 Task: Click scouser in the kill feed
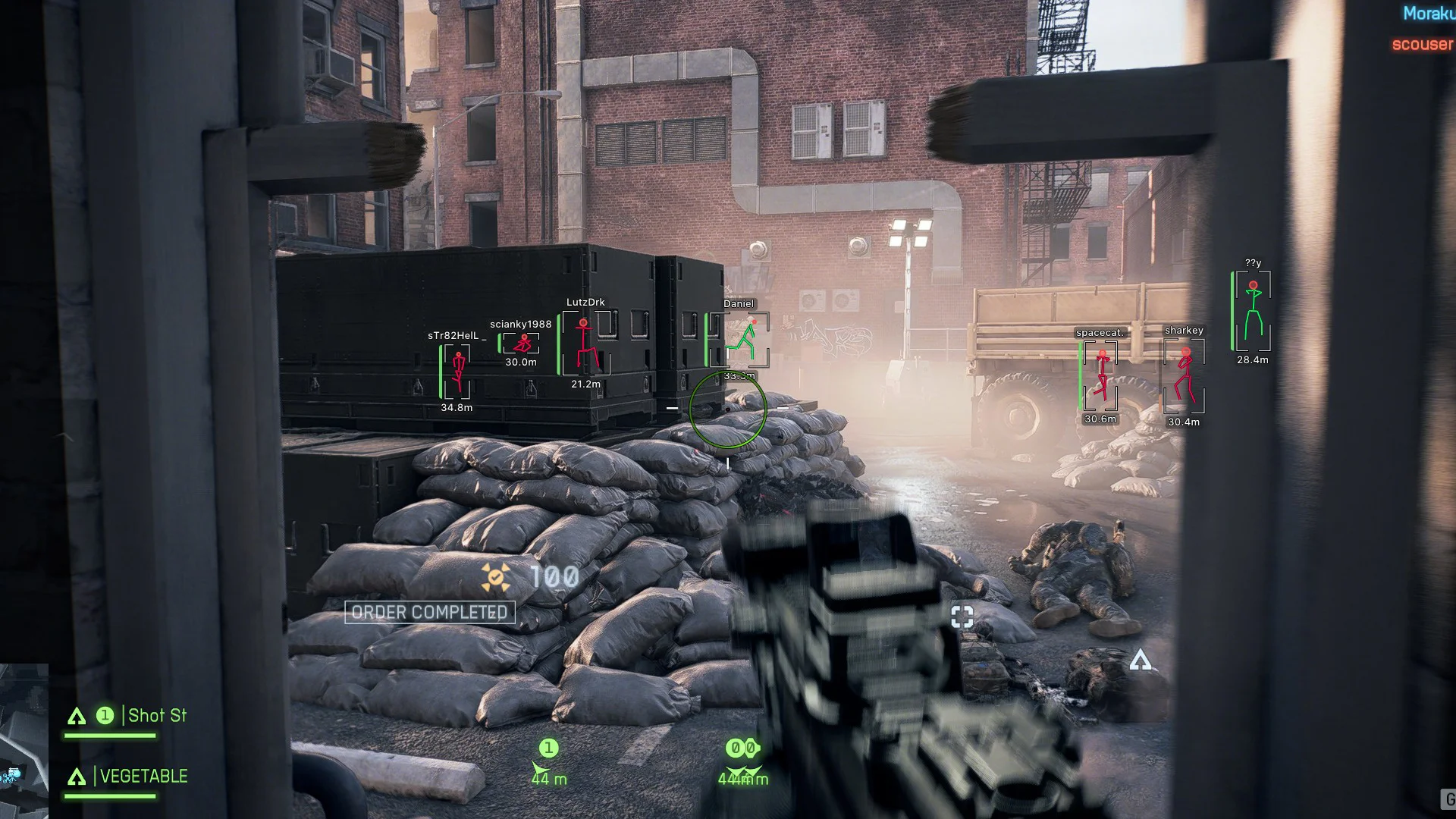pos(1422,45)
